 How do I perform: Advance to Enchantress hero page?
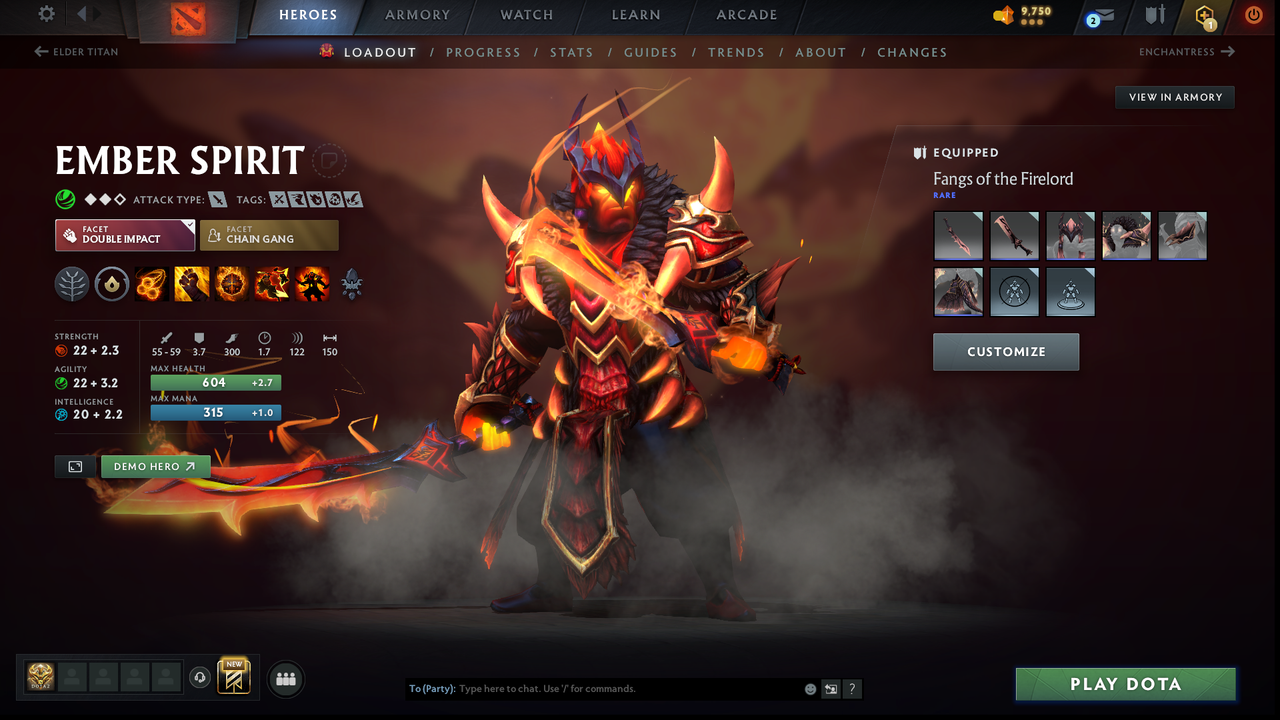1186,52
